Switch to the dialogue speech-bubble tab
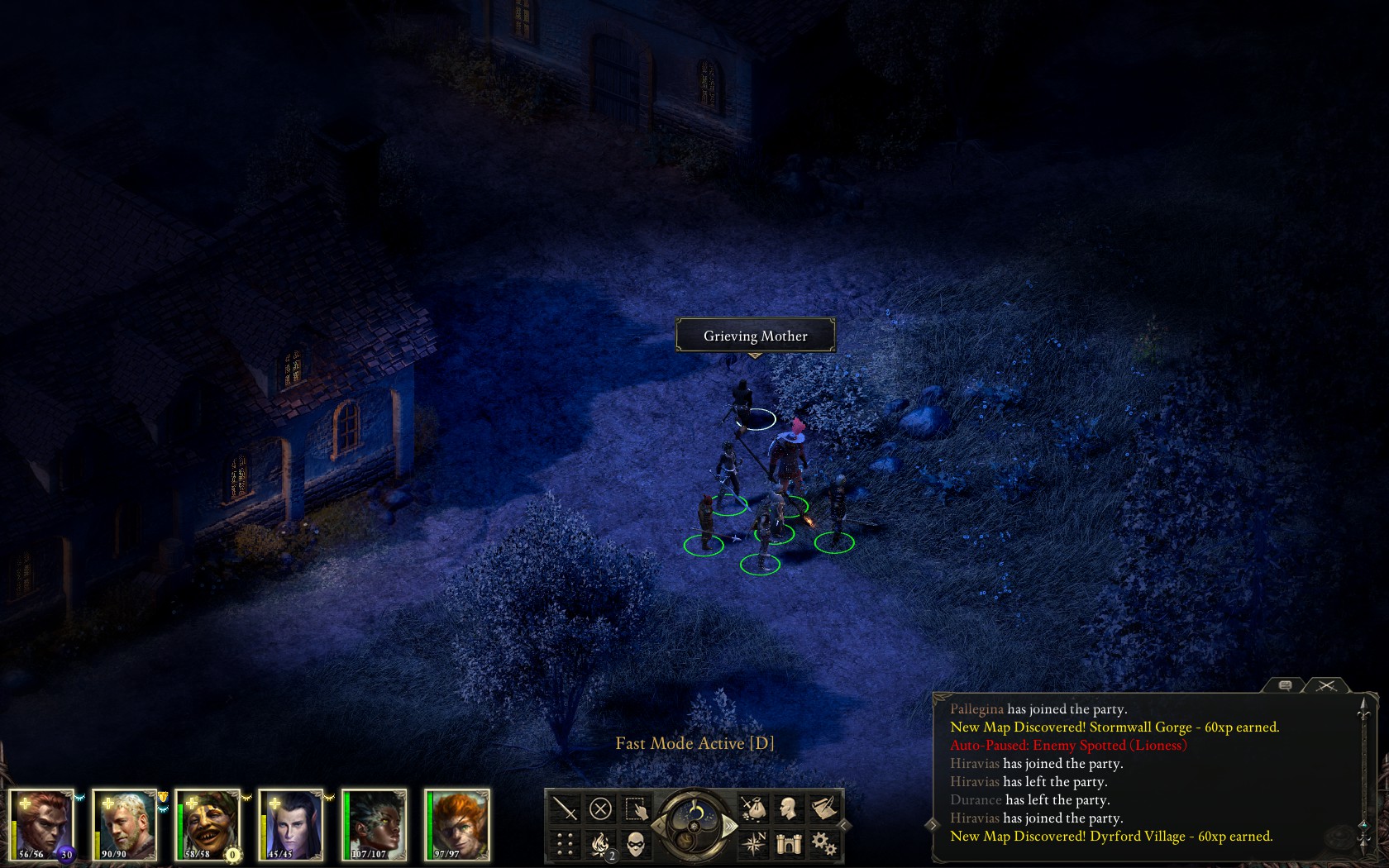This screenshot has height=868, width=1389. coord(1284,686)
